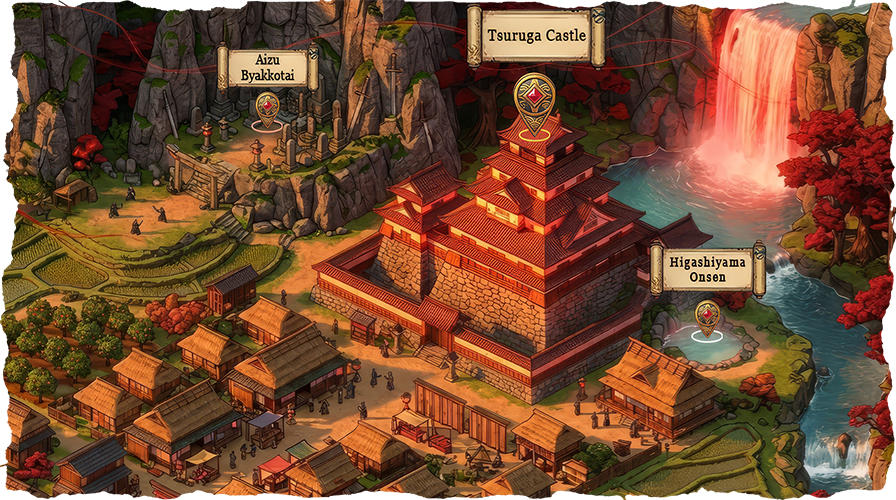Image resolution: width=896 pixels, height=500 pixels.
Task: Open the Higashiyama Onsen scroll label
Action: point(707,268)
